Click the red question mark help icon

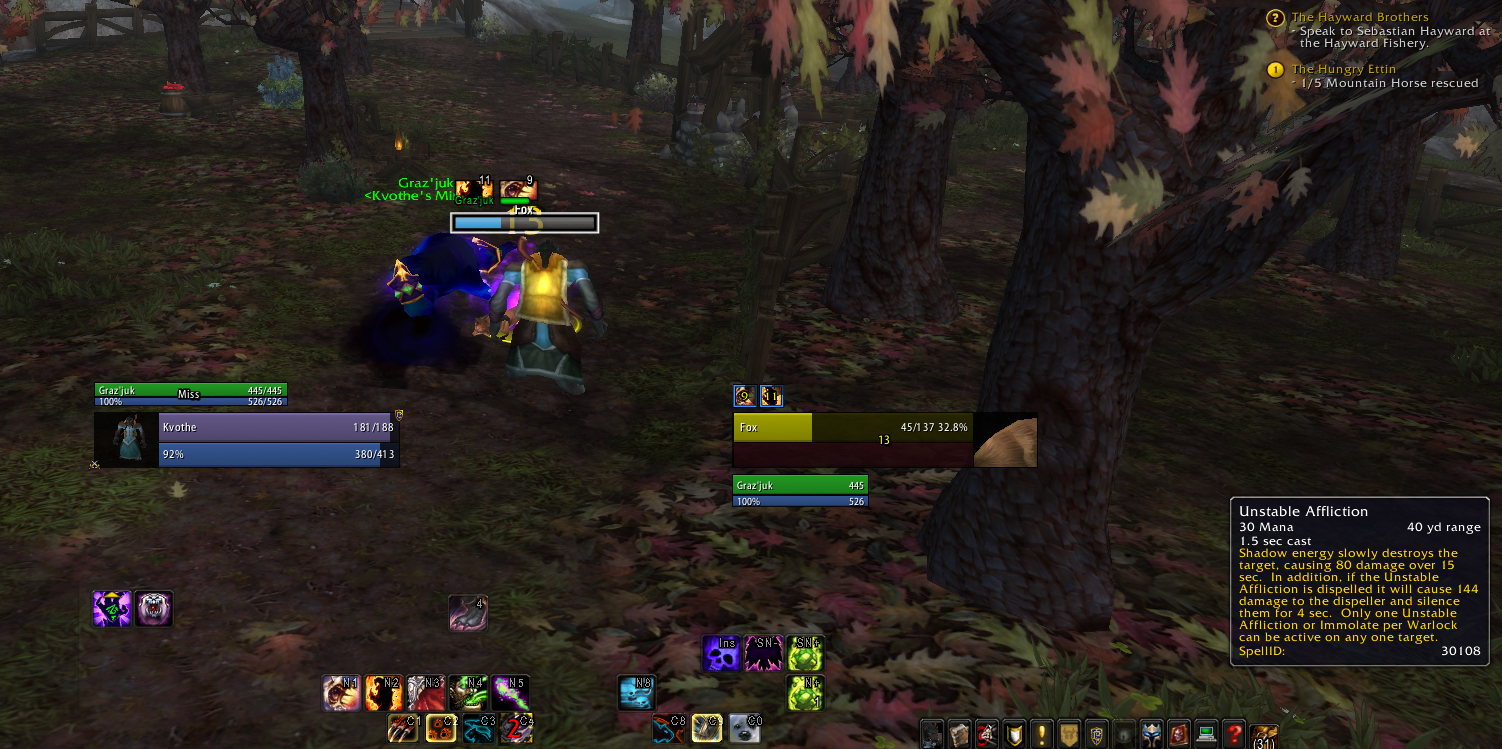(1233, 732)
